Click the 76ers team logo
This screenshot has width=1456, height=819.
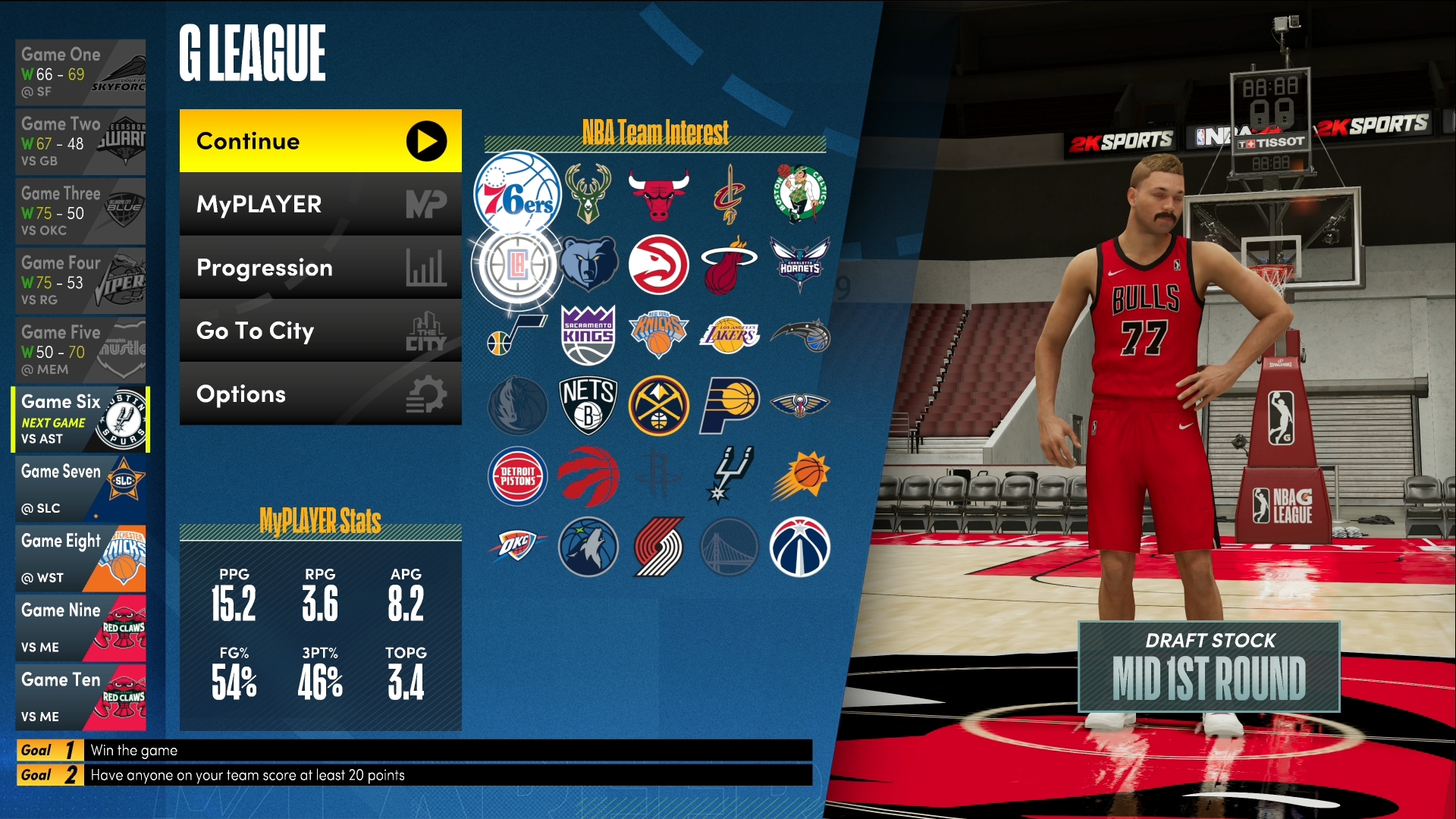pyautogui.click(x=517, y=194)
